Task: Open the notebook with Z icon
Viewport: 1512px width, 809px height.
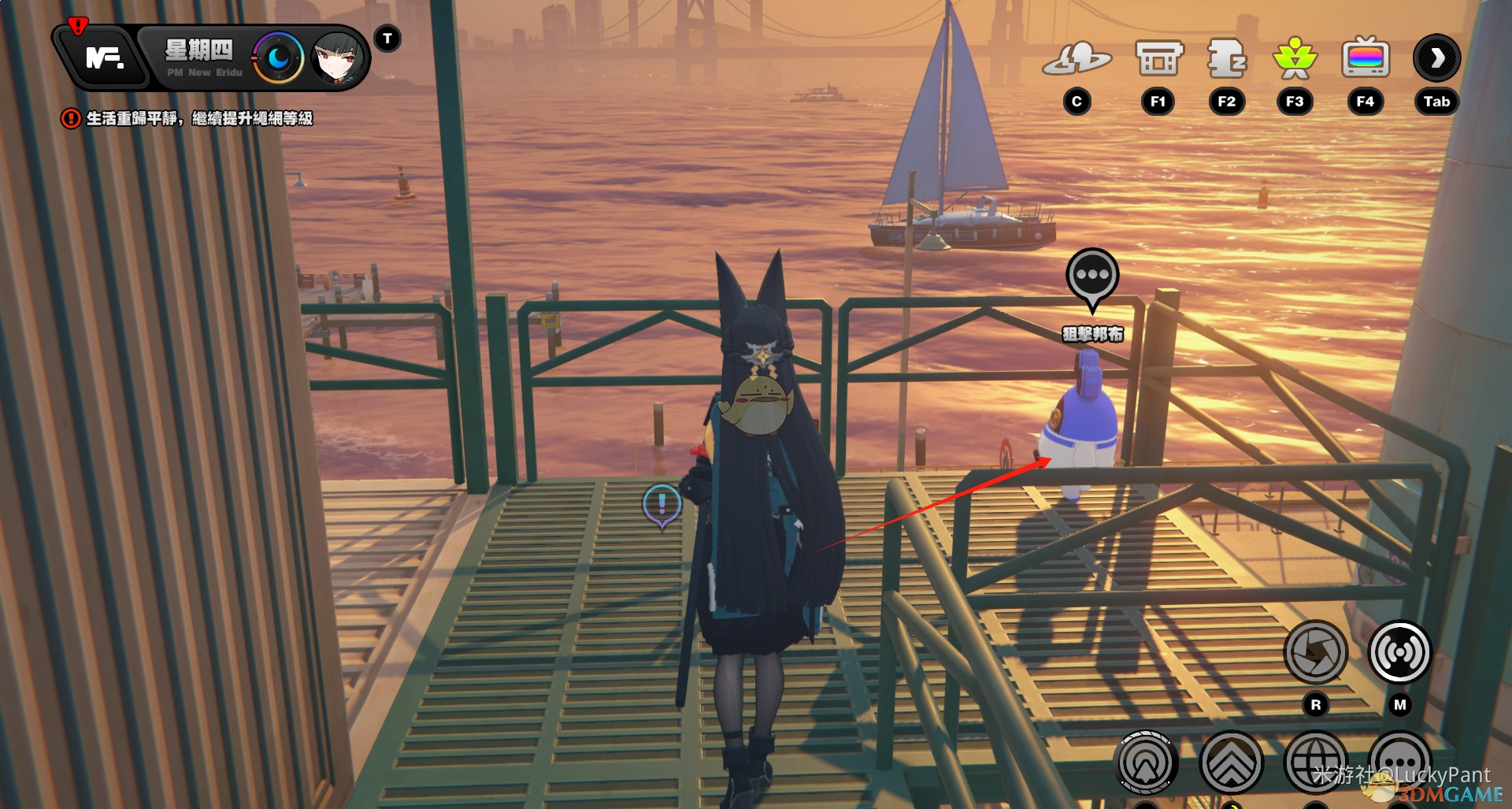Action: (1226, 59)
